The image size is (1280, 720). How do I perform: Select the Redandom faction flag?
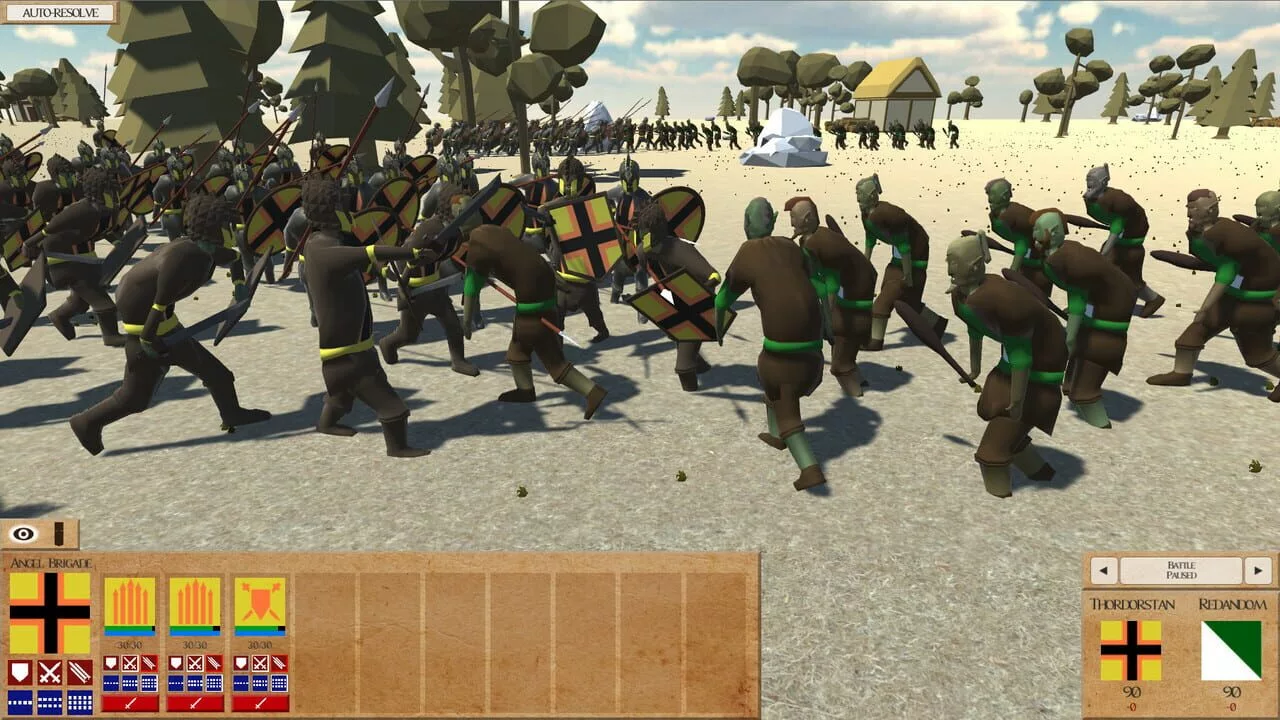1232,649
